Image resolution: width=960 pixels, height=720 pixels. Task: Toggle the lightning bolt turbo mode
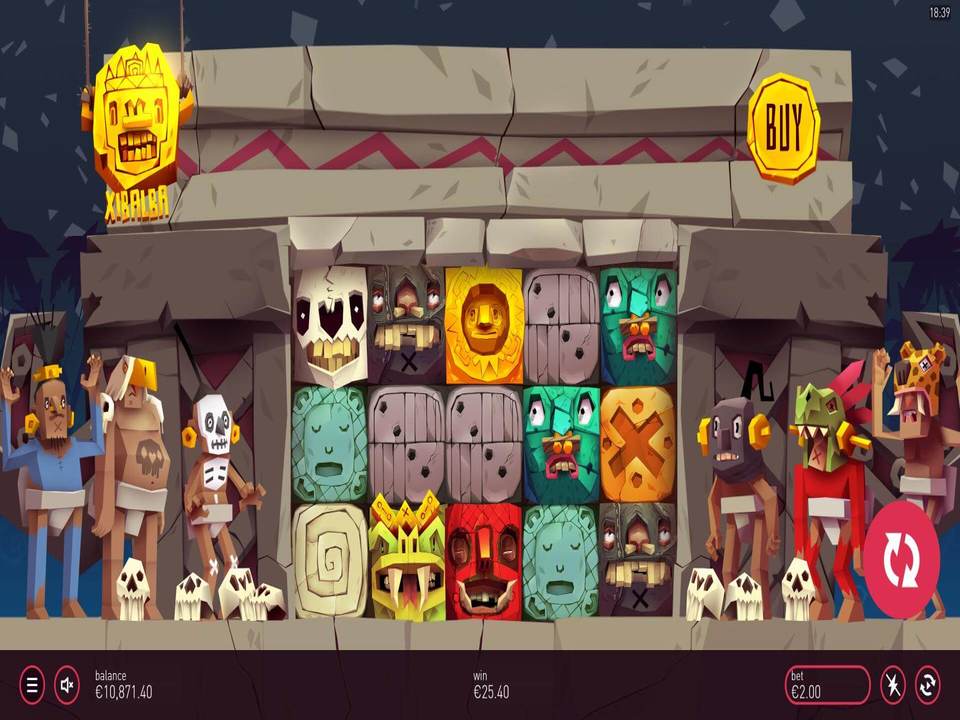point(892,685)
